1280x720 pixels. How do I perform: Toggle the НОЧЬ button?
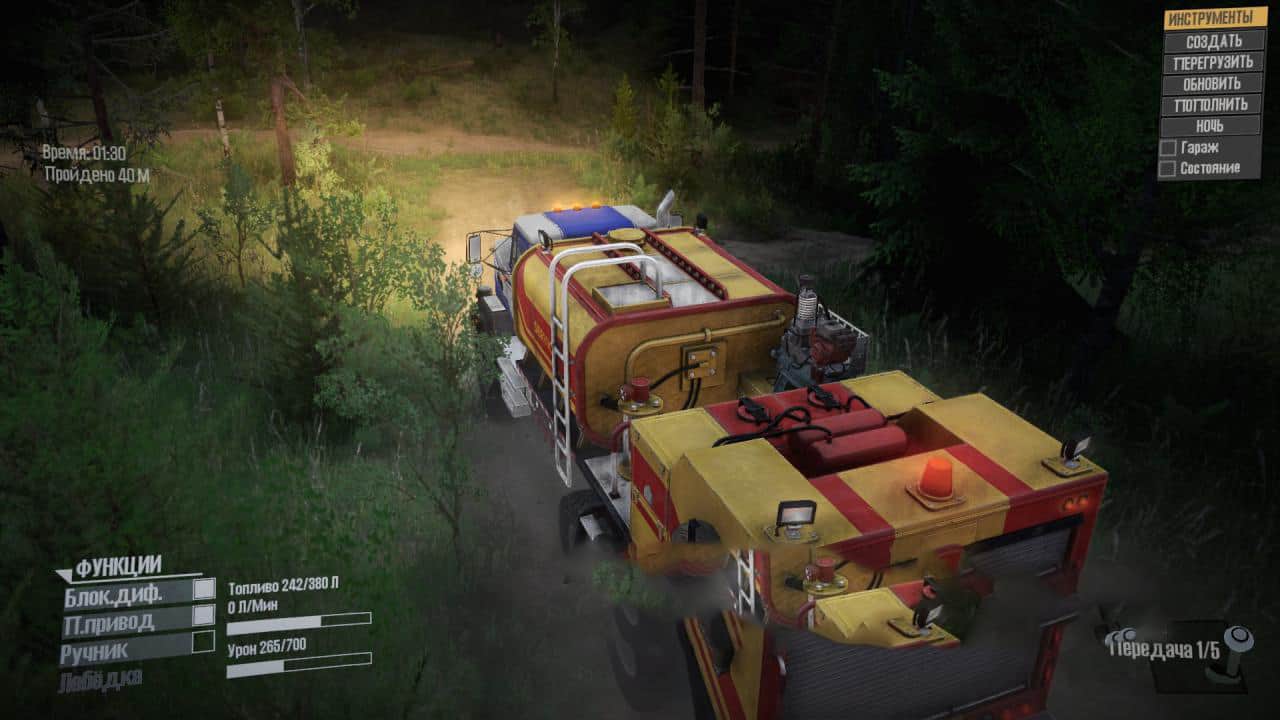point(1212,126)
